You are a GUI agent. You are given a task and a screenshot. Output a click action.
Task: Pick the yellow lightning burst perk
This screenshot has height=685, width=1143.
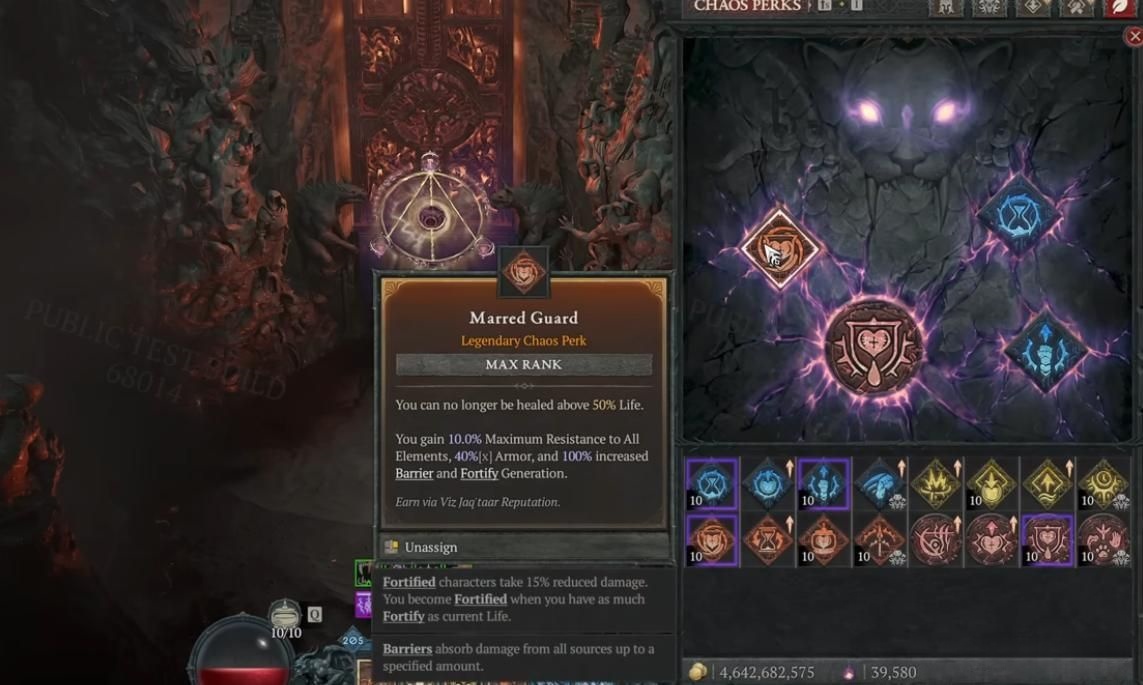click(x=935, y=484)
